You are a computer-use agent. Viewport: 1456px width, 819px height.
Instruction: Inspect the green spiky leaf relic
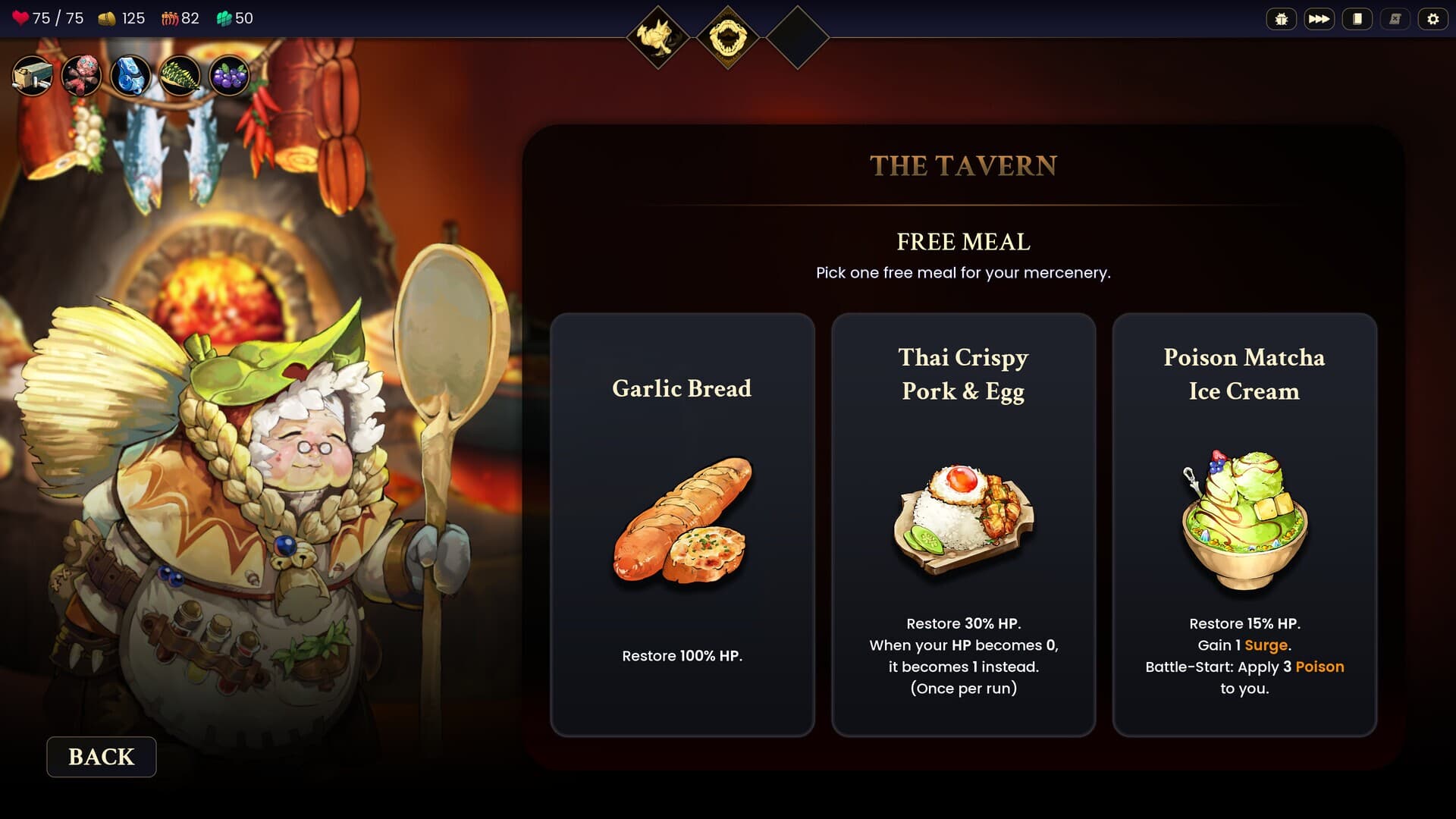click(180, 77)
